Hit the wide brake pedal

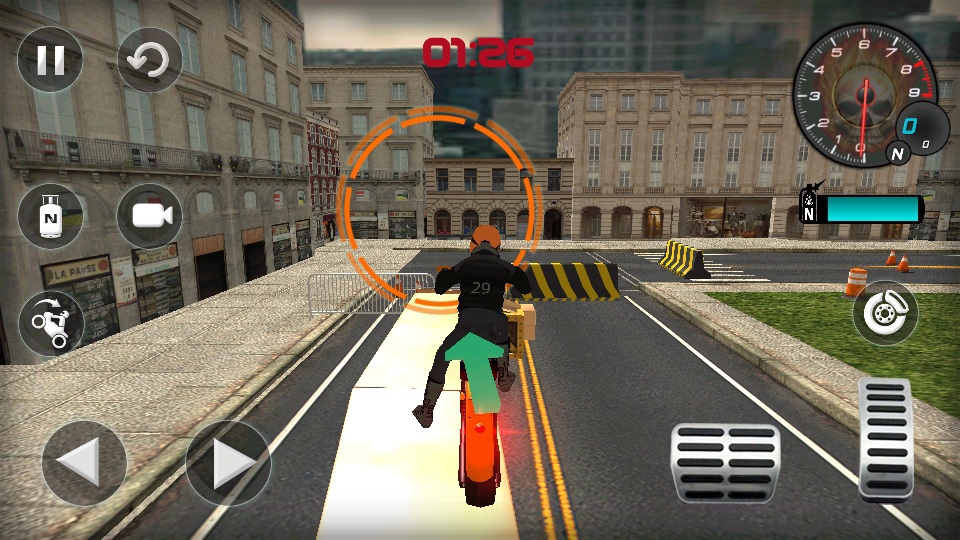point(726,462)
